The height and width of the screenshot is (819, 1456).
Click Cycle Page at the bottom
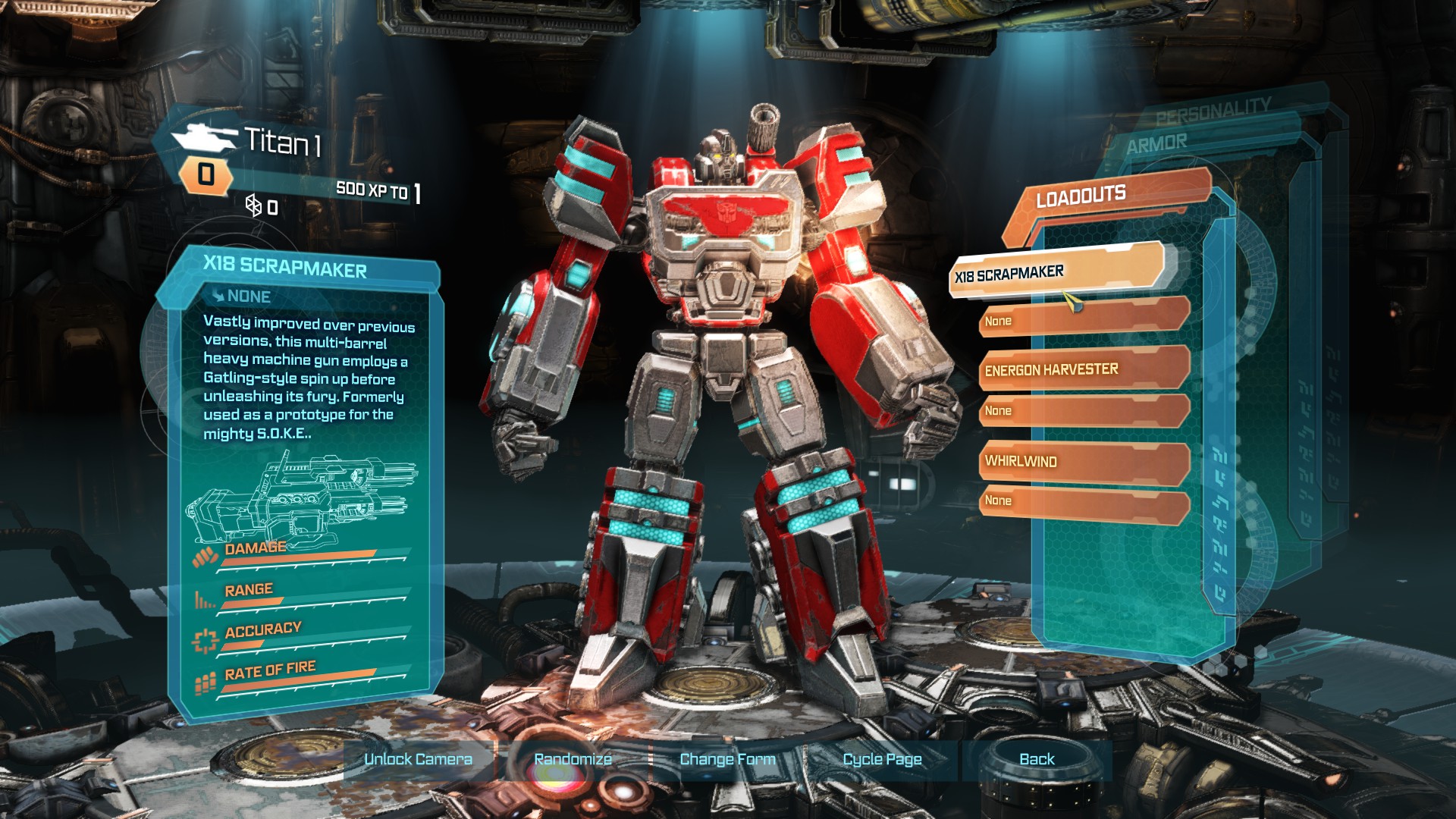pos(882,759)
